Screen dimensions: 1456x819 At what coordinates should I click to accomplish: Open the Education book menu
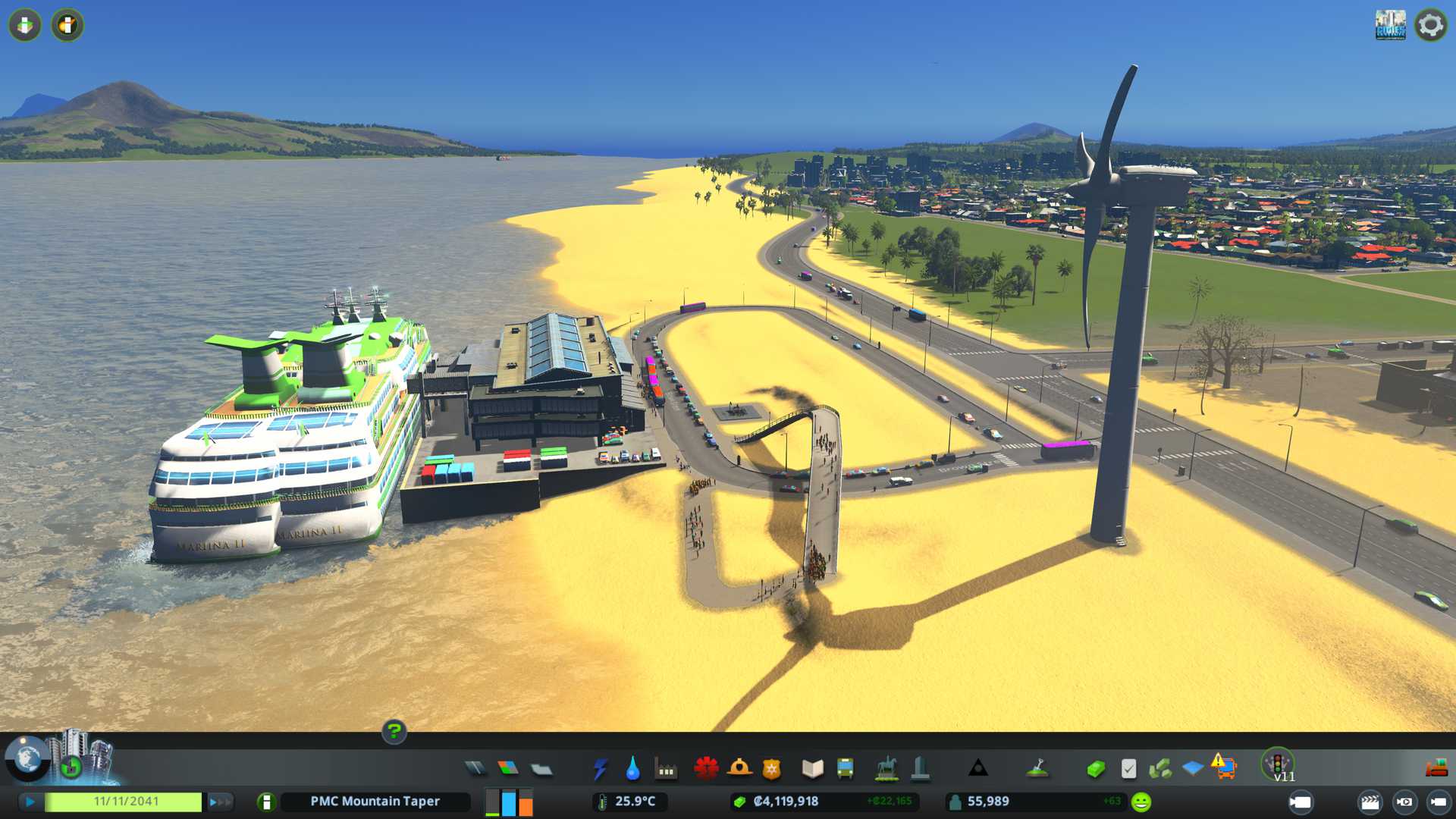812,769
